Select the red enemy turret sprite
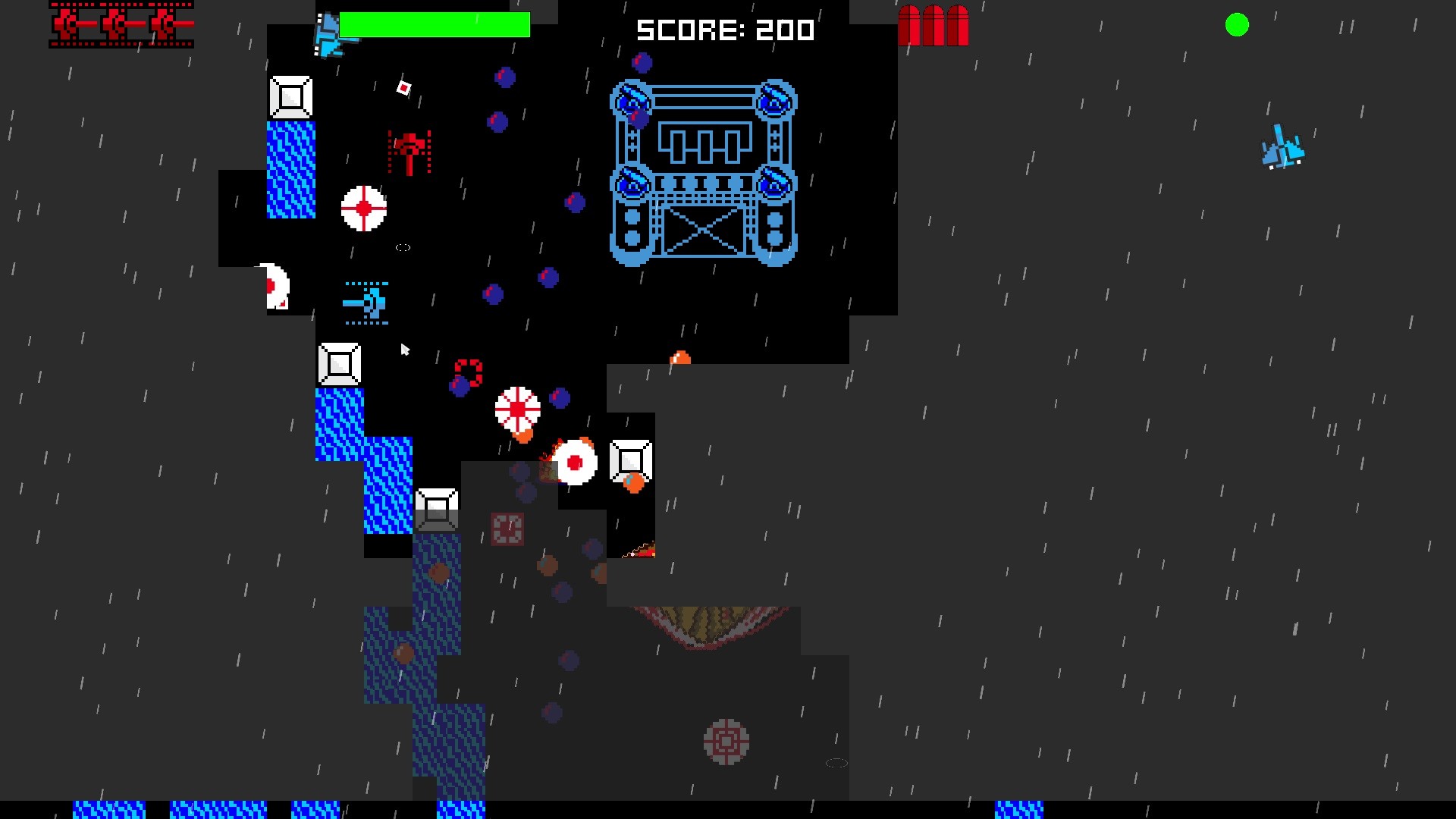The image size is (1456, 819). (x=409, y=148)
